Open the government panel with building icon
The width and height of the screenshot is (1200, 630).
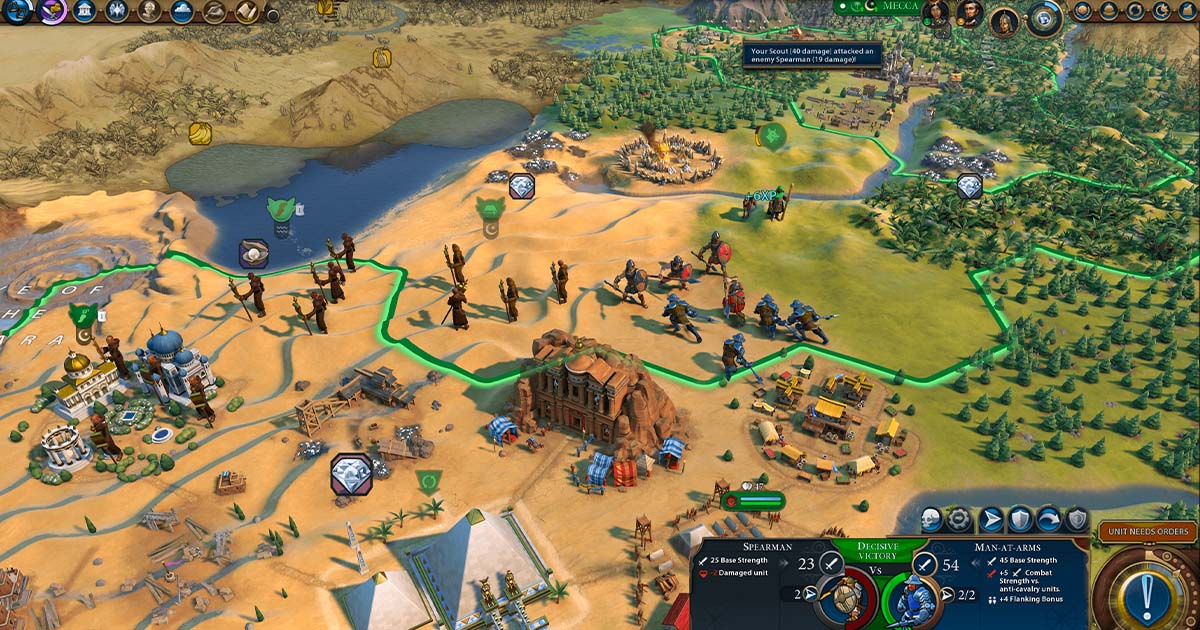85,11
